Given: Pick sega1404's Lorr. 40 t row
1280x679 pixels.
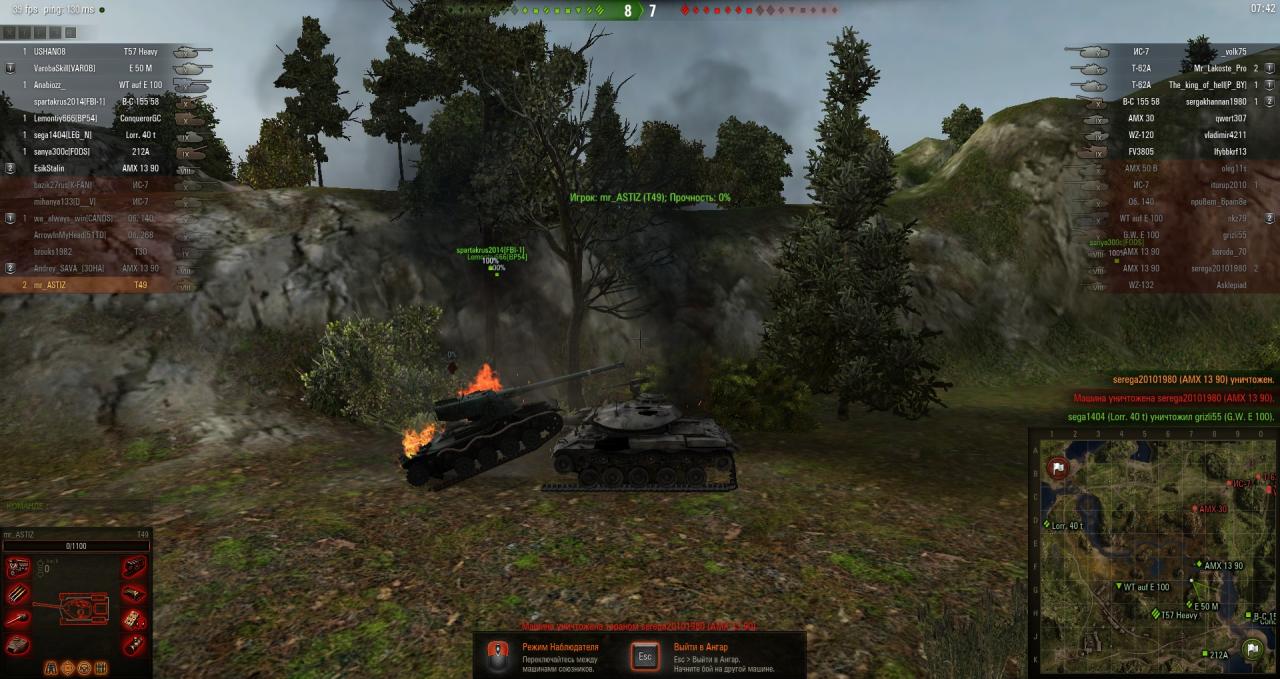Looking at the screenshot, I should click(x=90, y=134).
